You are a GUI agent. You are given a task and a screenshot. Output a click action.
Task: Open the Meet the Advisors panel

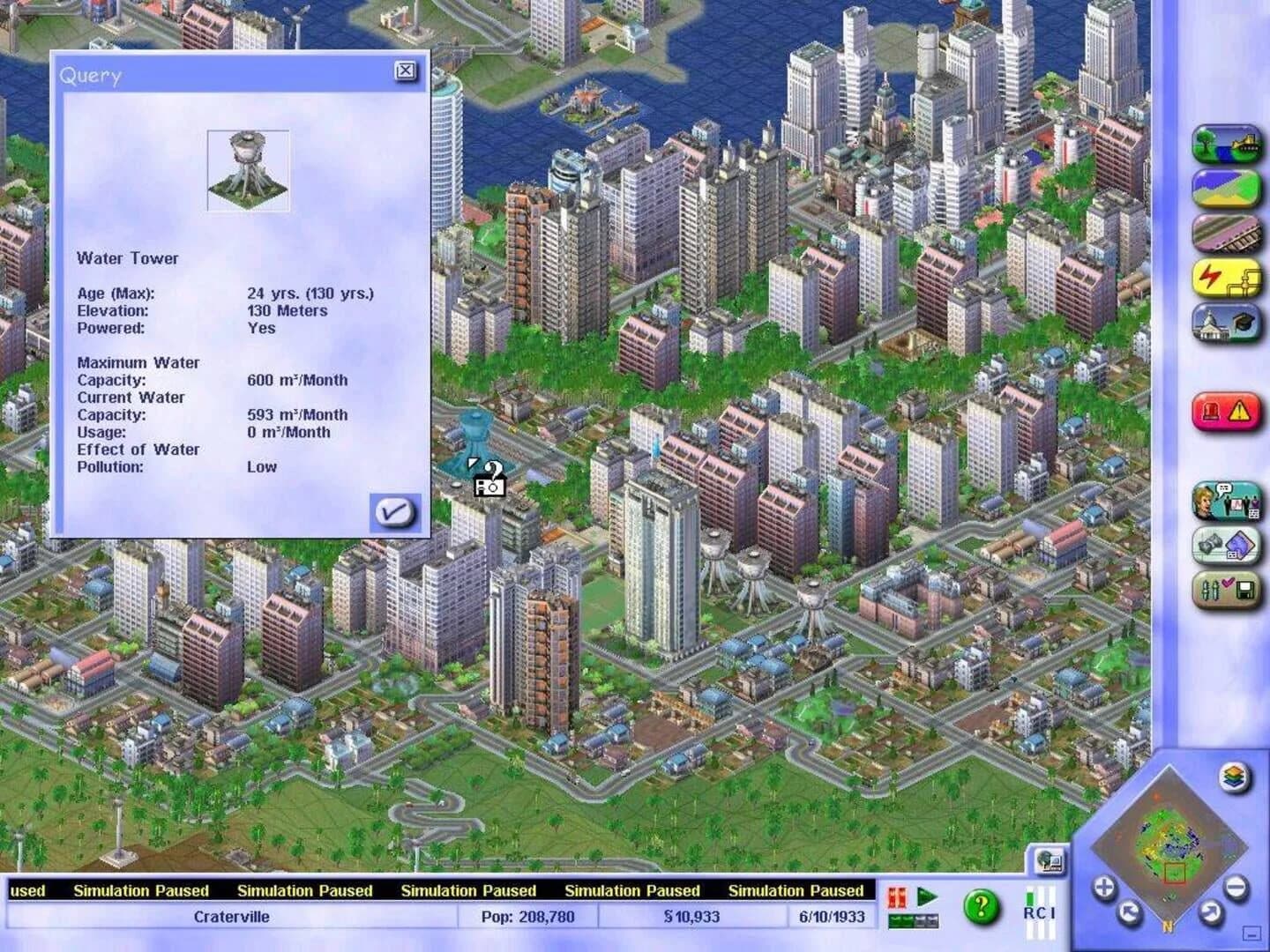click(1227, 498)
